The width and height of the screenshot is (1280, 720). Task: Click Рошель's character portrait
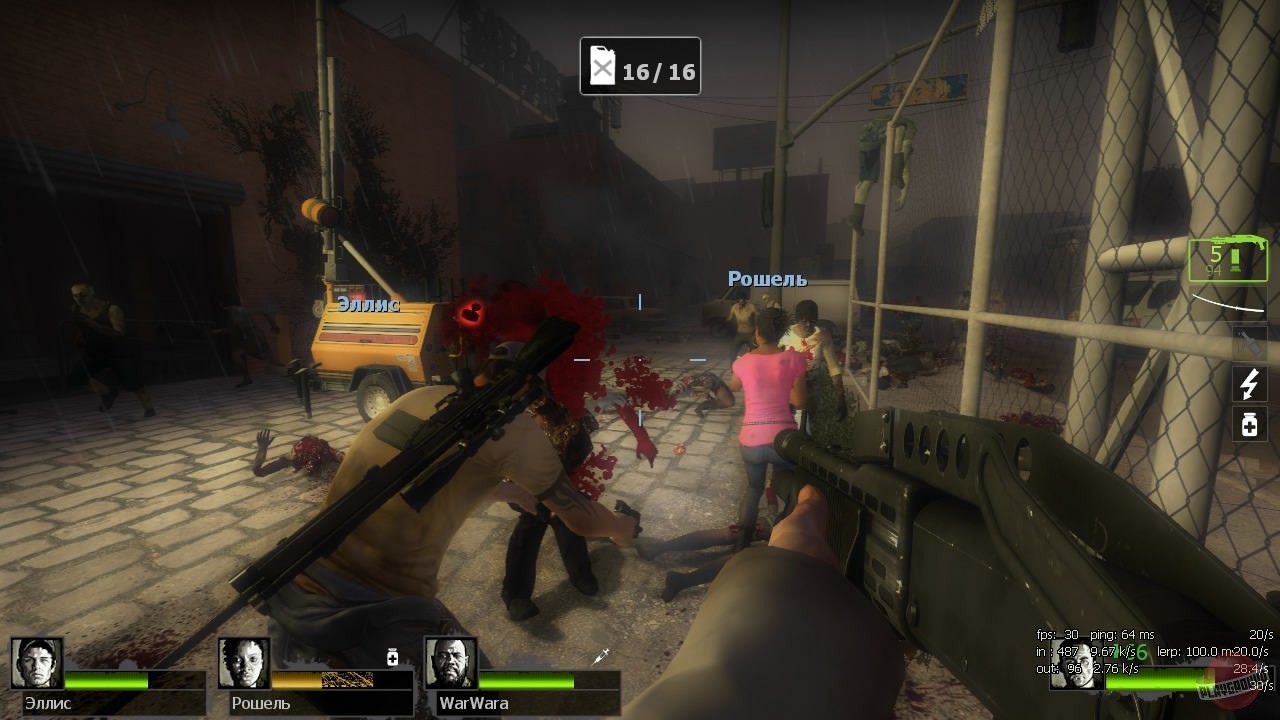point(243,665)
